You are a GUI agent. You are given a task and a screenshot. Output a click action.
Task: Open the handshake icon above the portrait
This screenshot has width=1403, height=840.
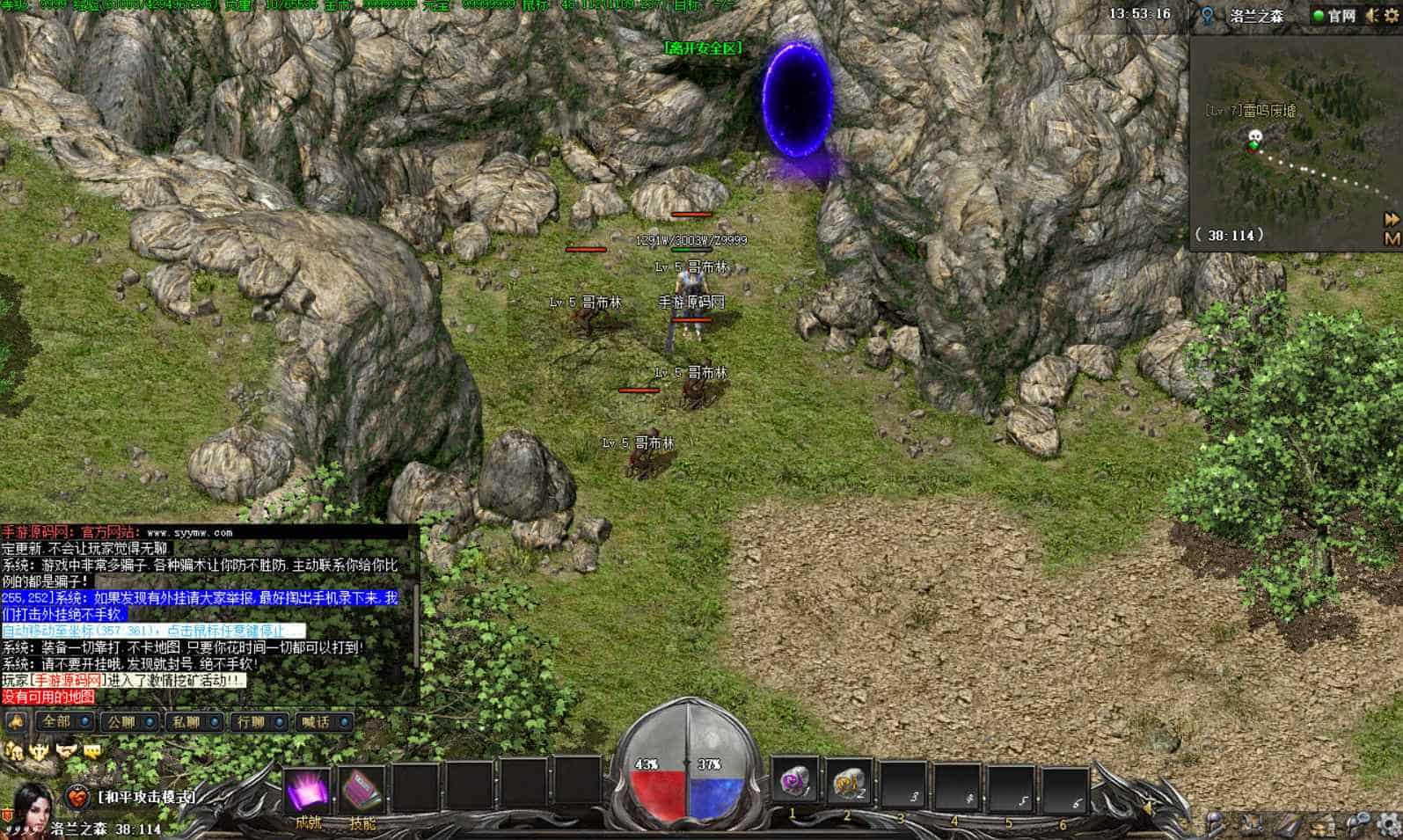66,750
